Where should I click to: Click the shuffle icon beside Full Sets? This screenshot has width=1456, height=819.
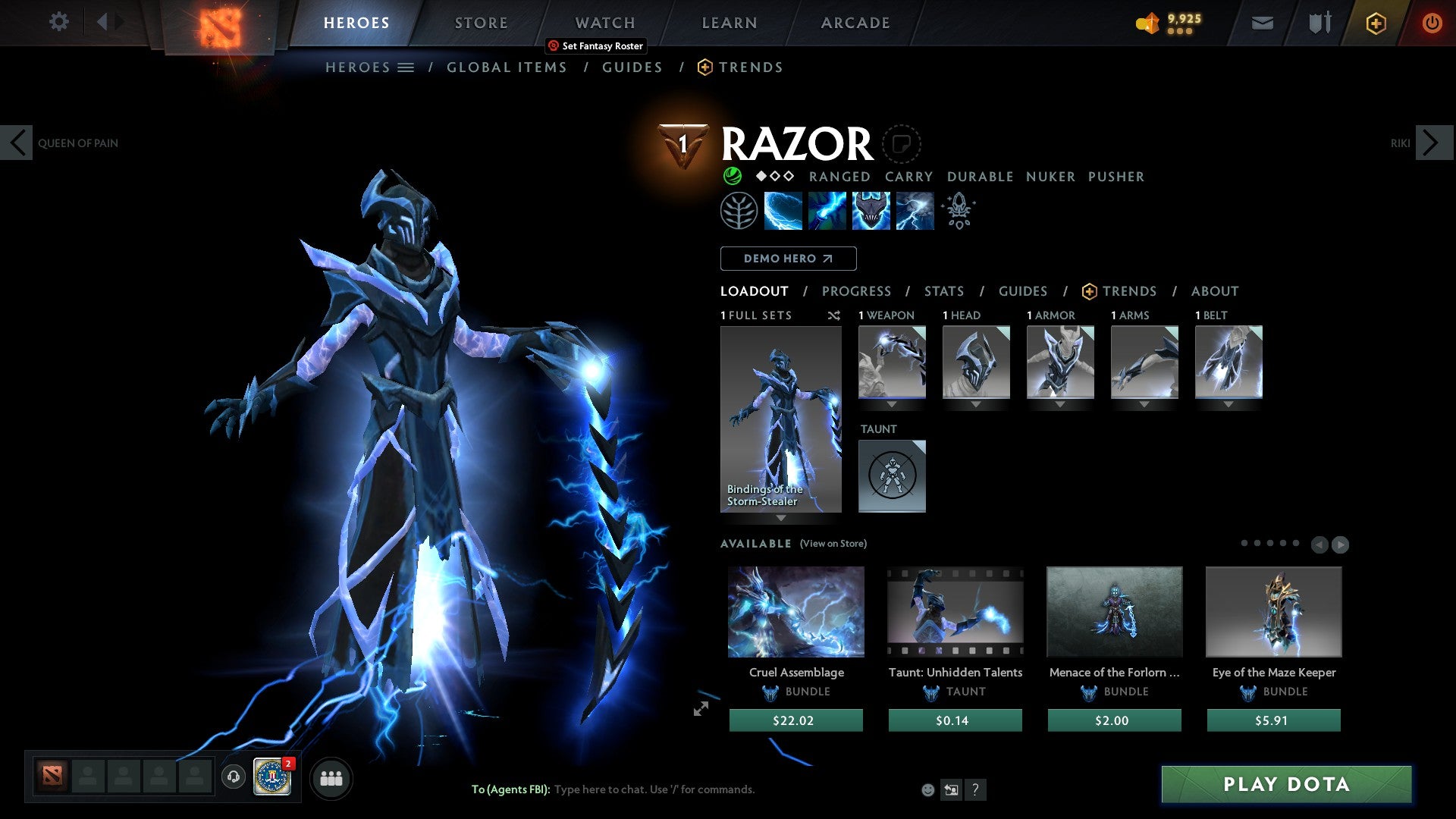pyautogui.click(x=834, y=315)
